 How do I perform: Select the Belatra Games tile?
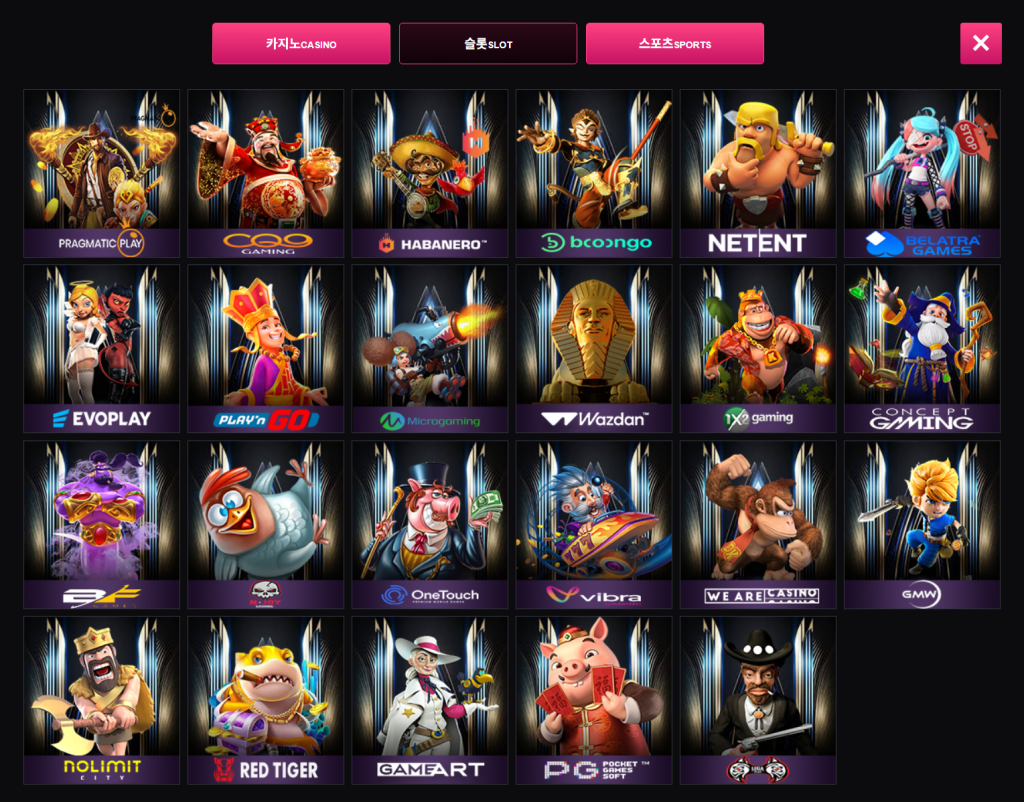click(922, 174)
